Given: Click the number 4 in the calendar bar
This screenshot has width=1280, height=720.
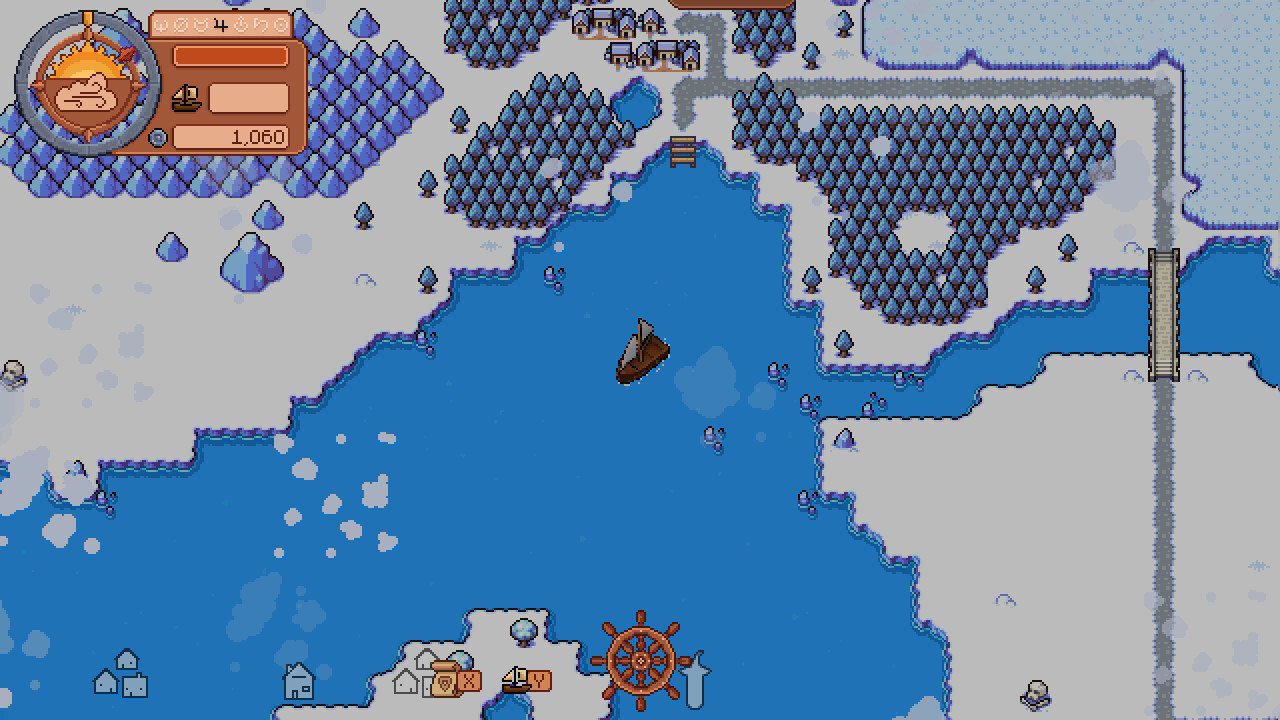Looking at the screenshot, I should click(219, 26).
